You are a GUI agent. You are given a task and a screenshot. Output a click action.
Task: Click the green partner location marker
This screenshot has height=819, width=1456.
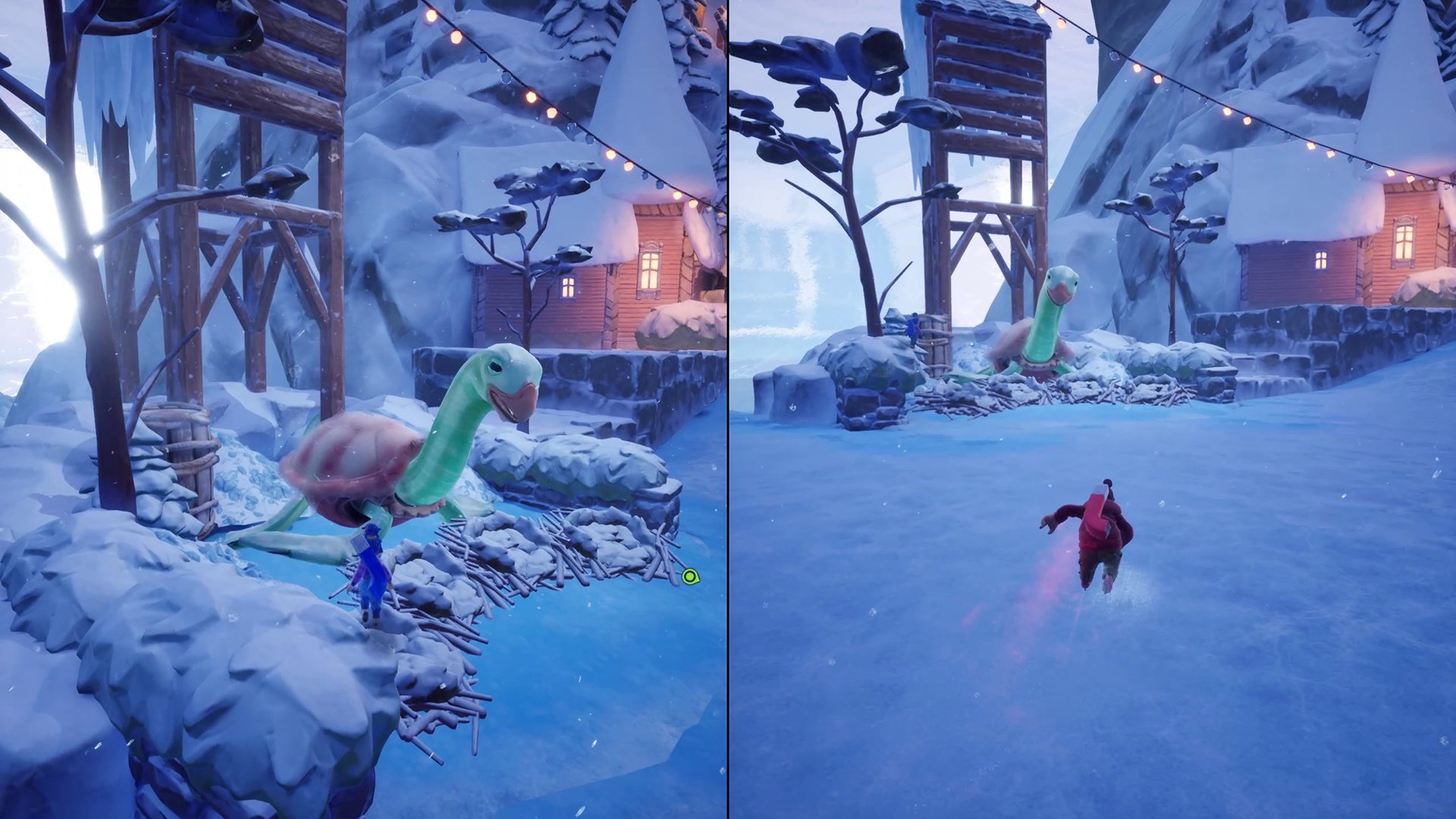[689, 577]
